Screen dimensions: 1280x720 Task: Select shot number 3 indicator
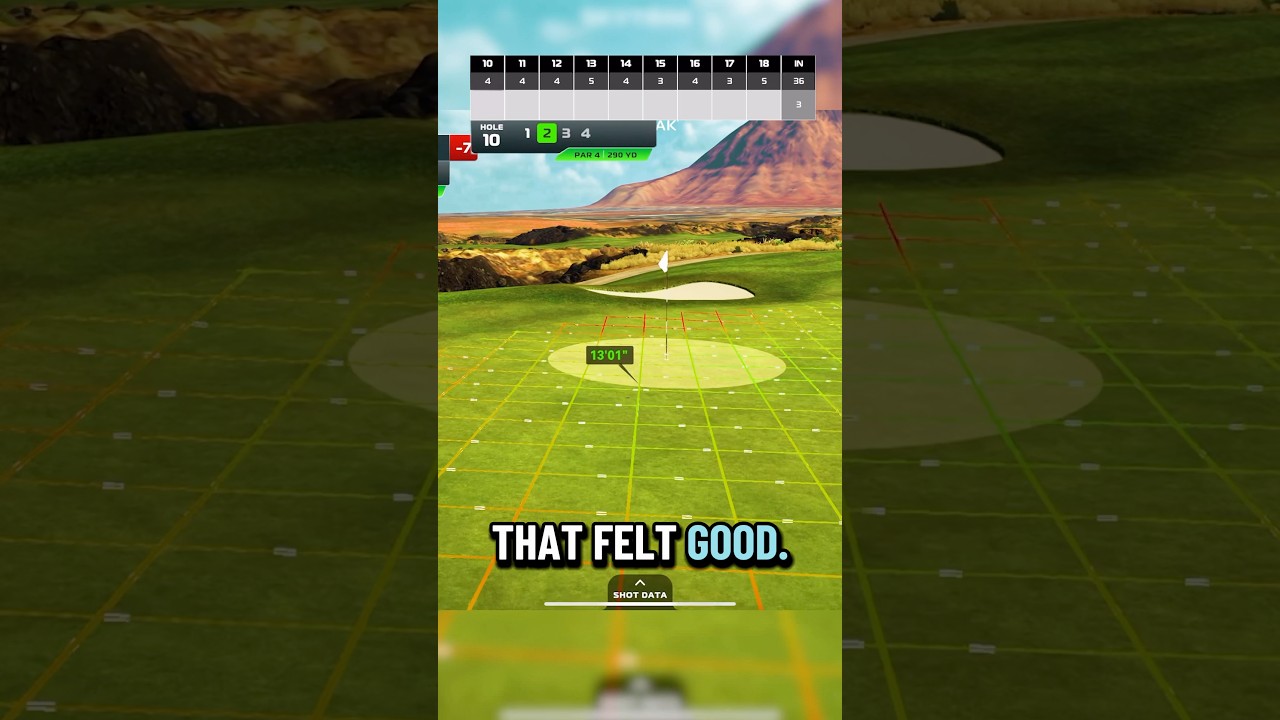click(565, 133)
